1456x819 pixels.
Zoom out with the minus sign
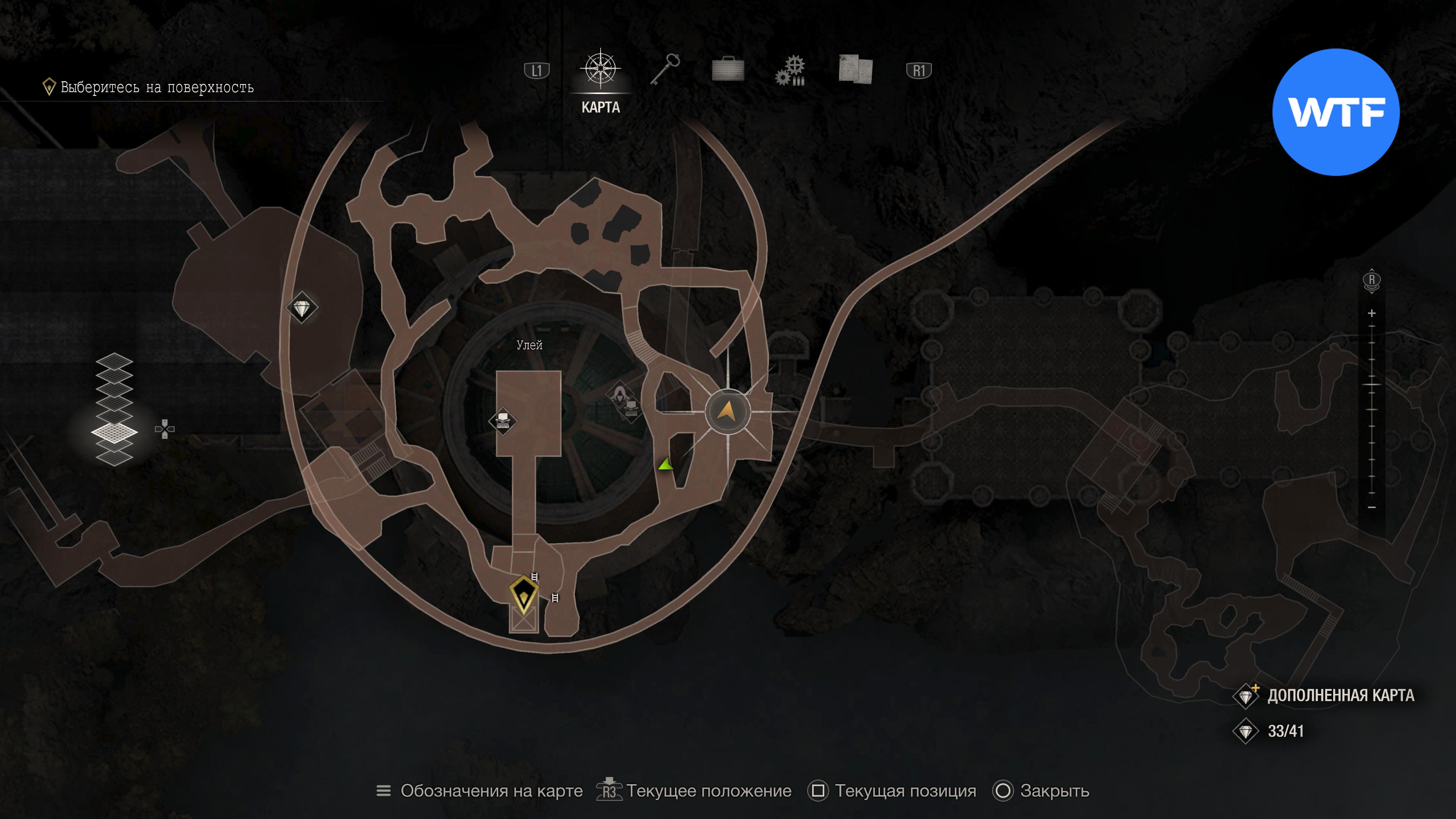(1372, 508)
